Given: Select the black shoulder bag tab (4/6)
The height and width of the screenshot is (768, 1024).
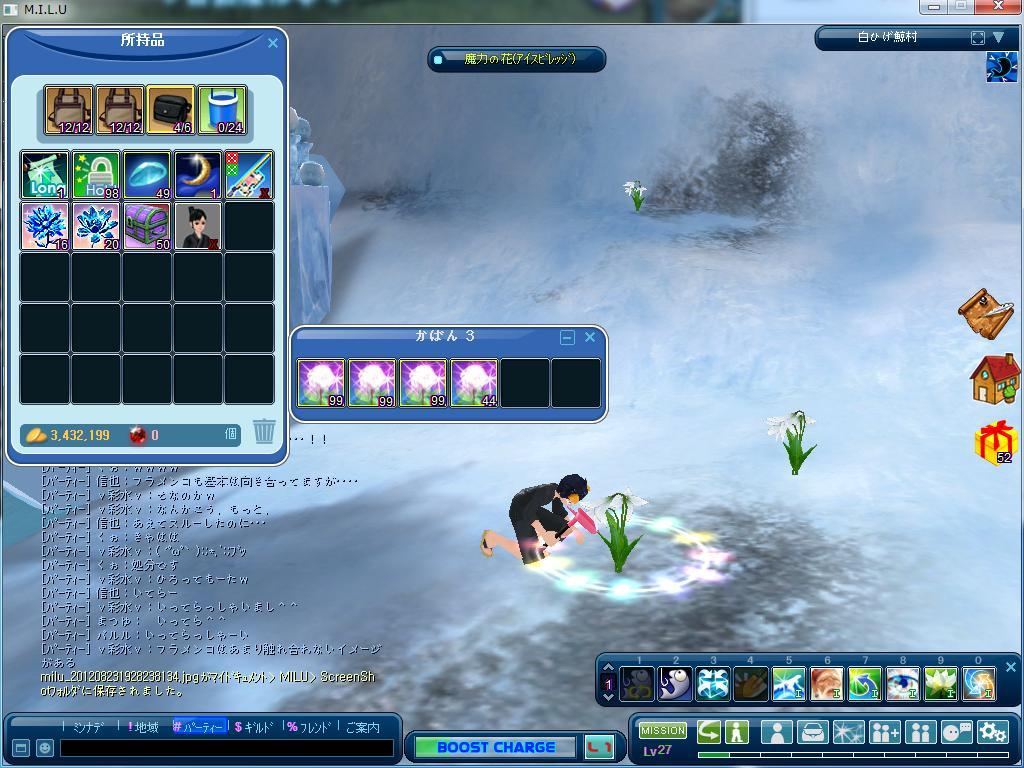Looking at the screenshot, I should pyautogui.click(x=170, y=110).
